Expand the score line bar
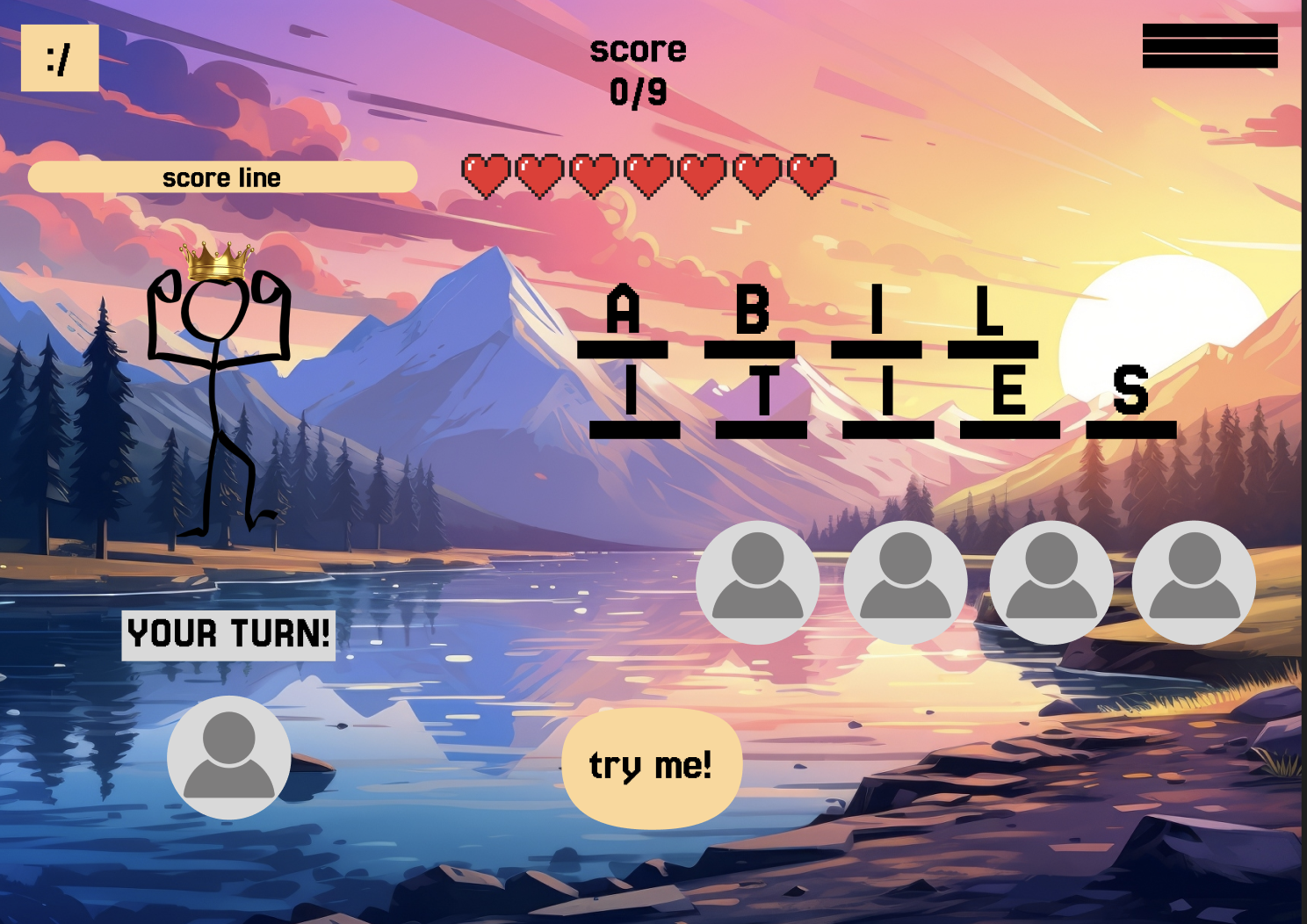1307x924 pixels. point(221,177)
